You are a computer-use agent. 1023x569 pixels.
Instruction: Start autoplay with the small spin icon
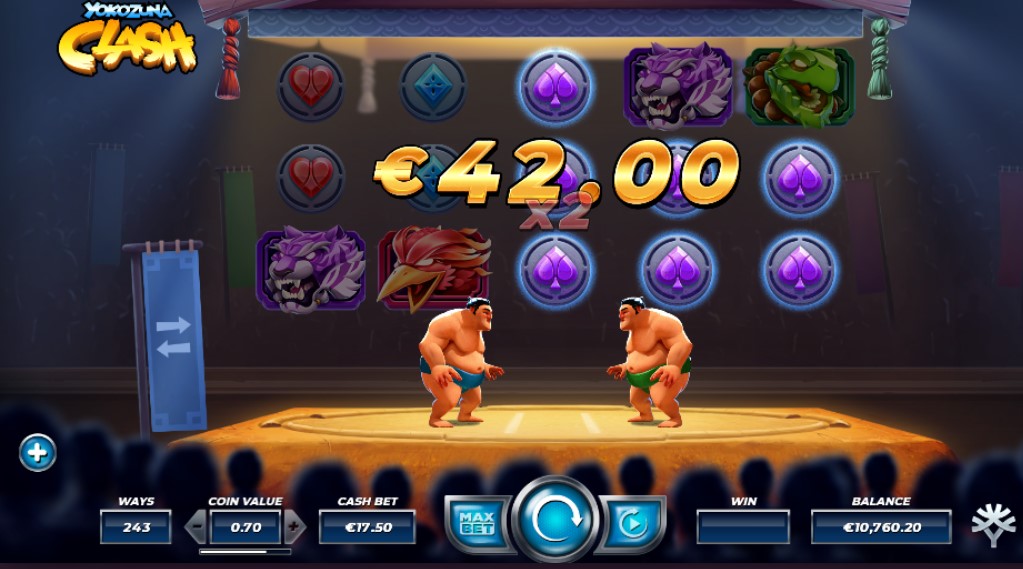[632, 523]
